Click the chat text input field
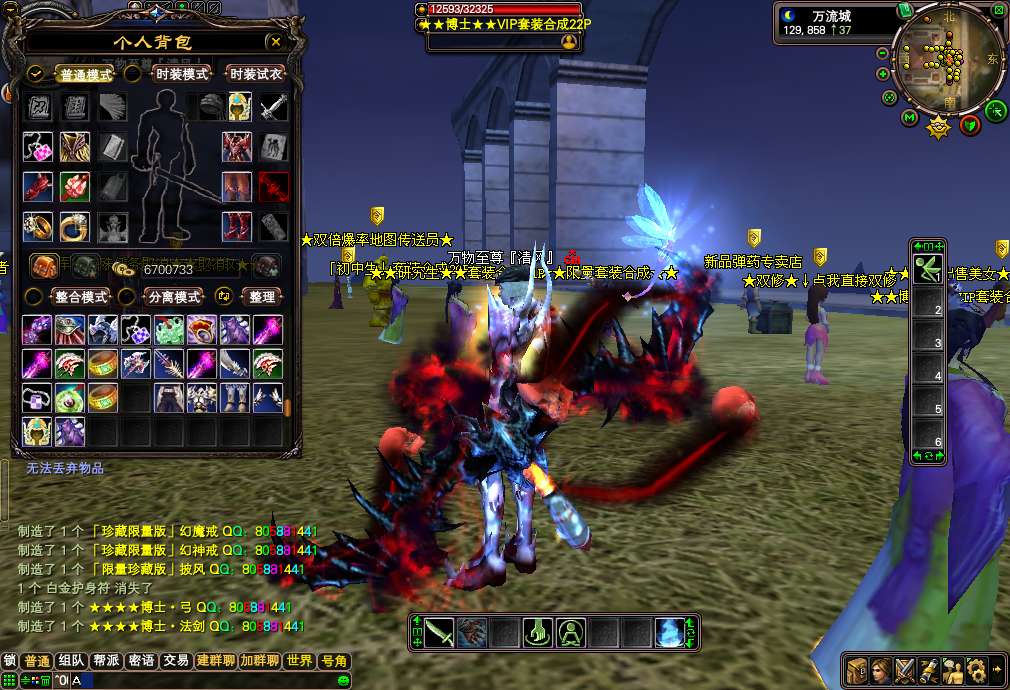The height and width of the screenshot is (690, 1010). point(200,680)
